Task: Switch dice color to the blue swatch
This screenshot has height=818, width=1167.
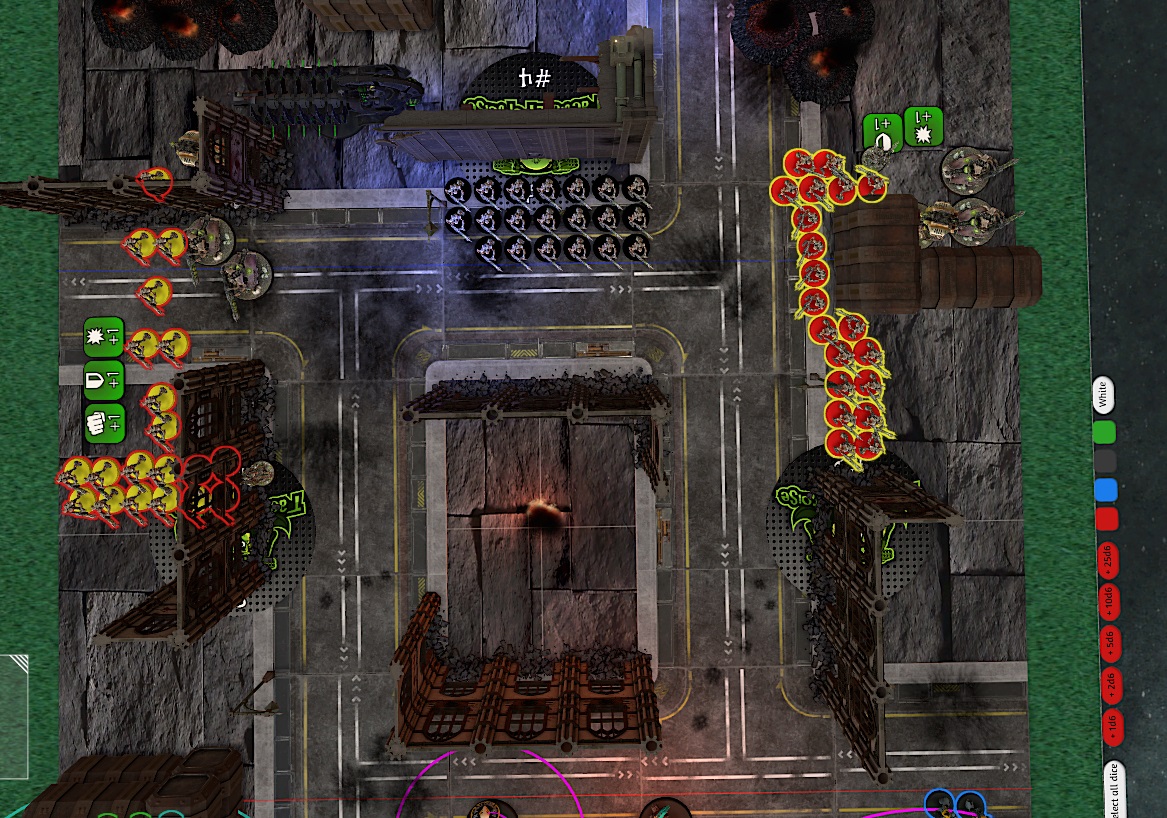Action: click(1105, 490)
